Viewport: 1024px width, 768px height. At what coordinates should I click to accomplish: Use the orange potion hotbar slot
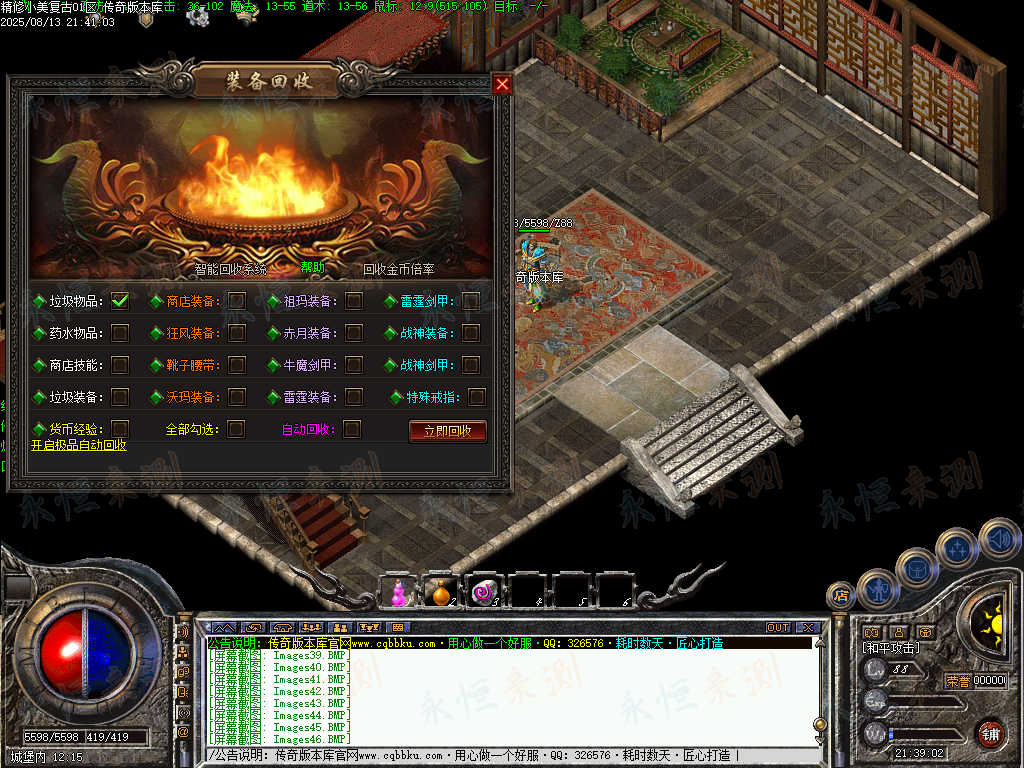pos(442,592)
